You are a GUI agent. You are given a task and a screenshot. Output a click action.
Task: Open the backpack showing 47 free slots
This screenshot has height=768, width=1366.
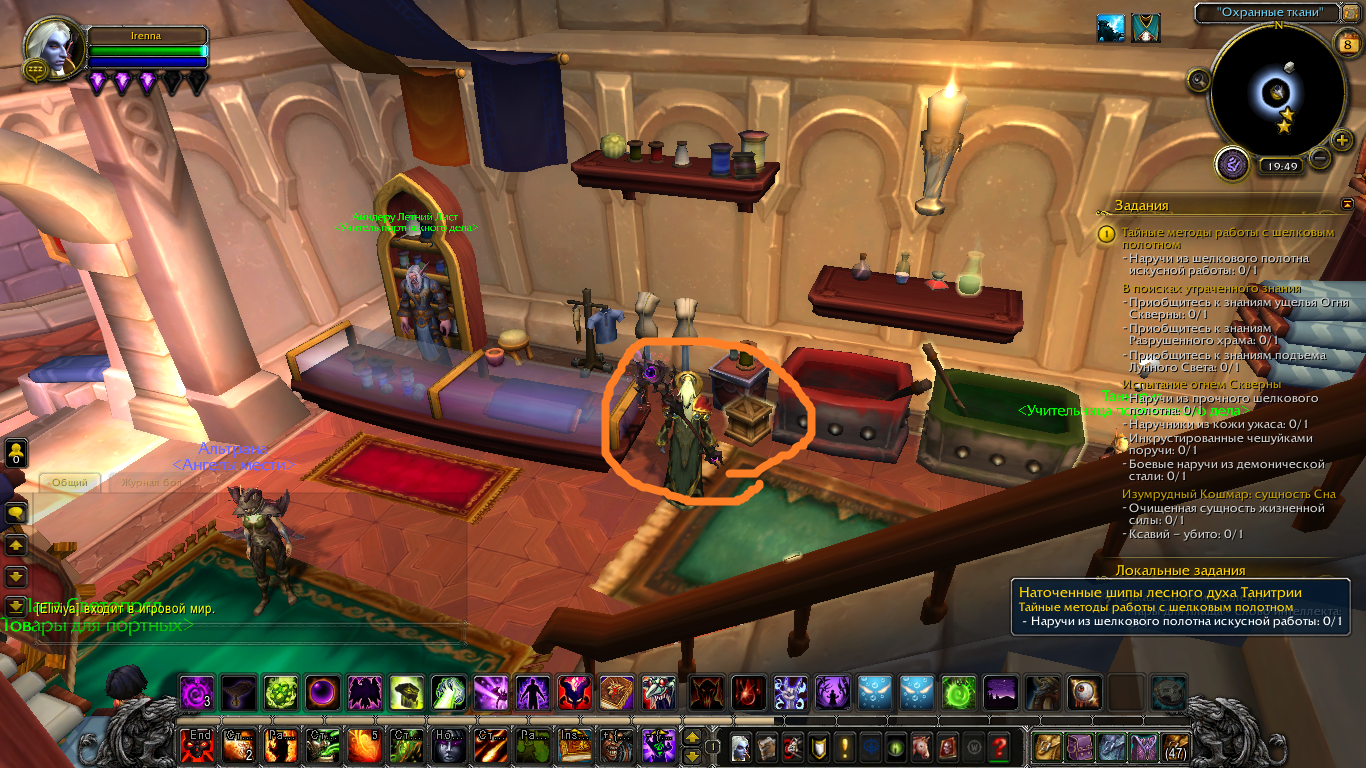1174,746
